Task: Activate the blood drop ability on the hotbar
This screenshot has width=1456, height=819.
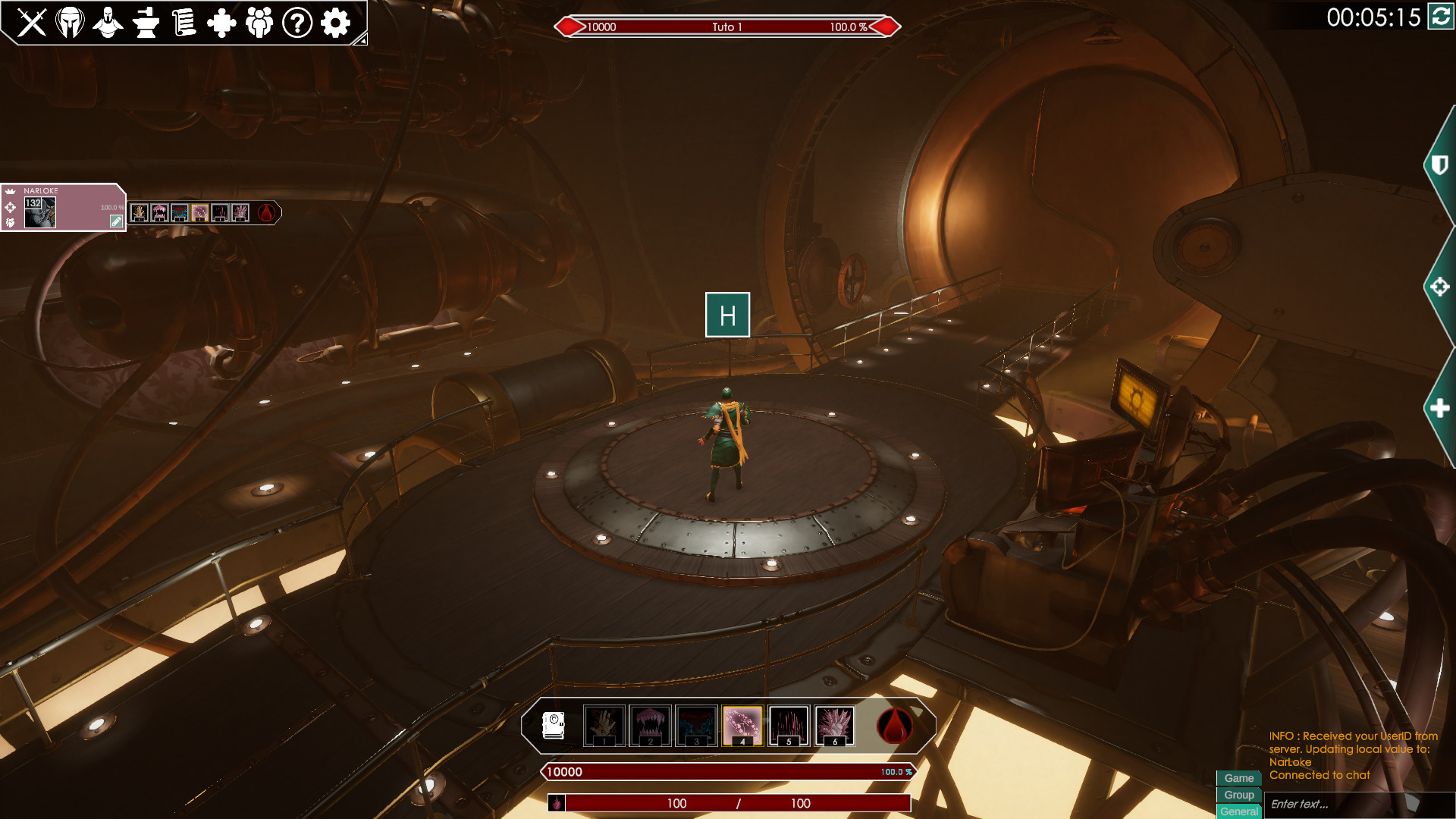Action: pos(895,726)
